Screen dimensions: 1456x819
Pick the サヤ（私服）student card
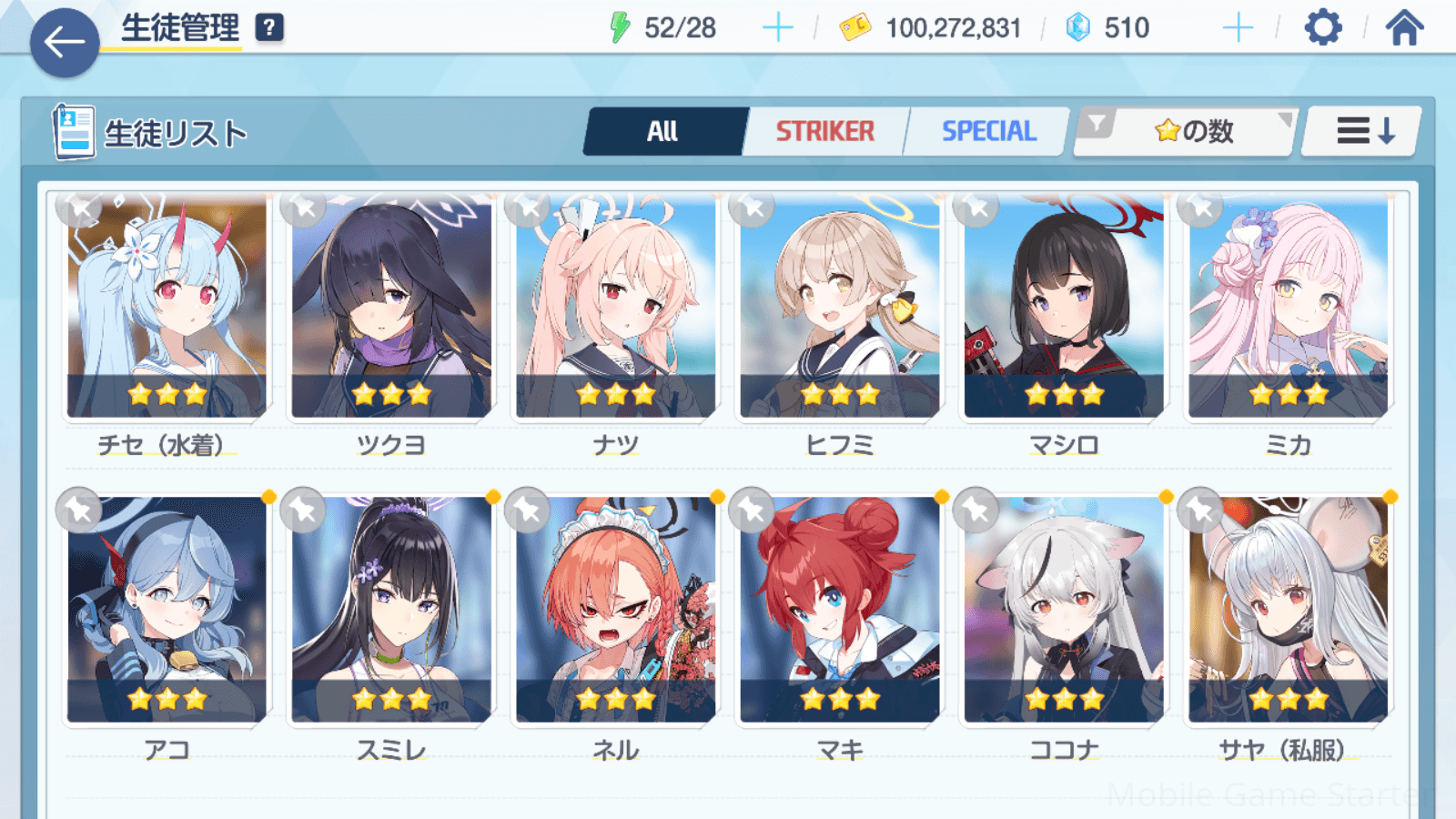pos(1289,610)
